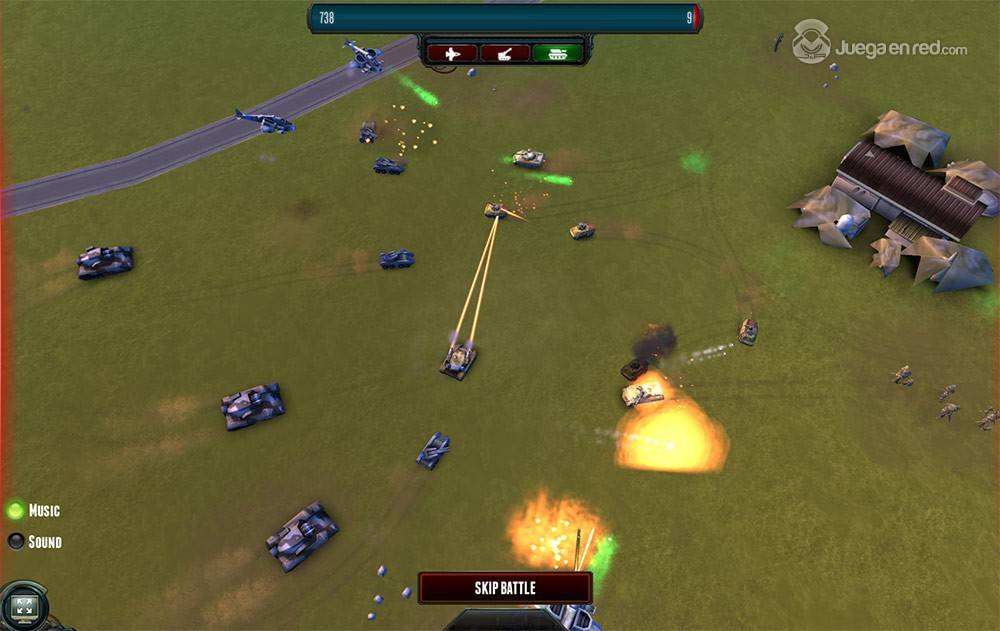
Task: Select the green tank button
Action: pyautogui.click(x=557, y=53)
